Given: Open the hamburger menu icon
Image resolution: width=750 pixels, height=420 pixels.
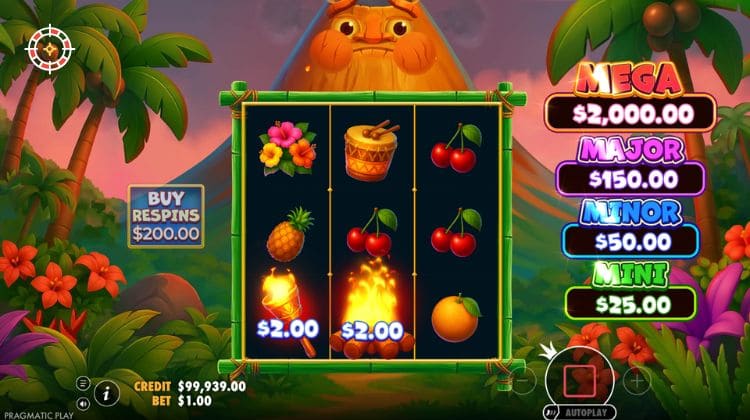Looking at the screenshot, I should [83, 383].
